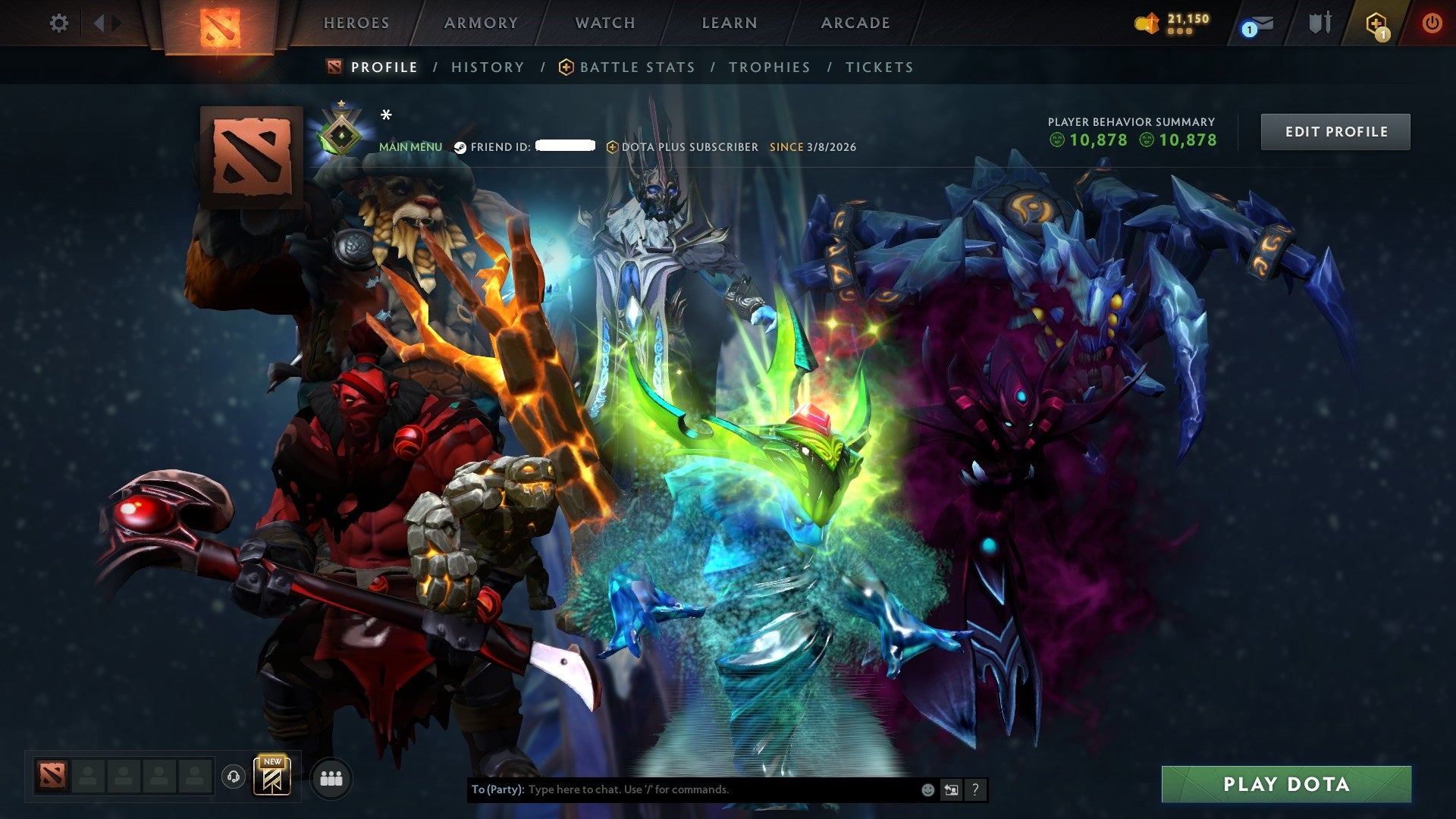Select ARCADE from the top menu

point(855,23)
